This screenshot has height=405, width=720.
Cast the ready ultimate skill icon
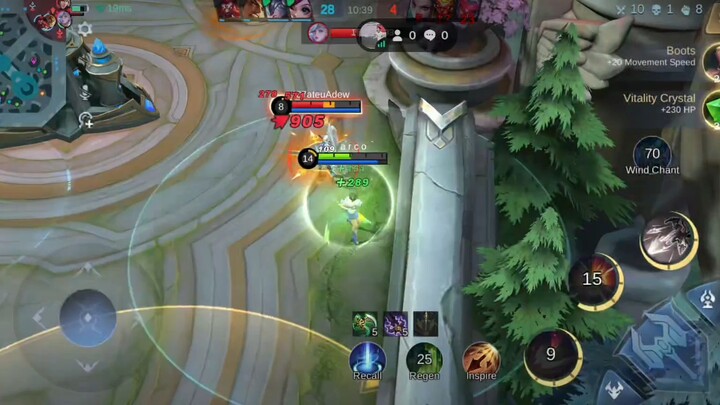[668, 240]
